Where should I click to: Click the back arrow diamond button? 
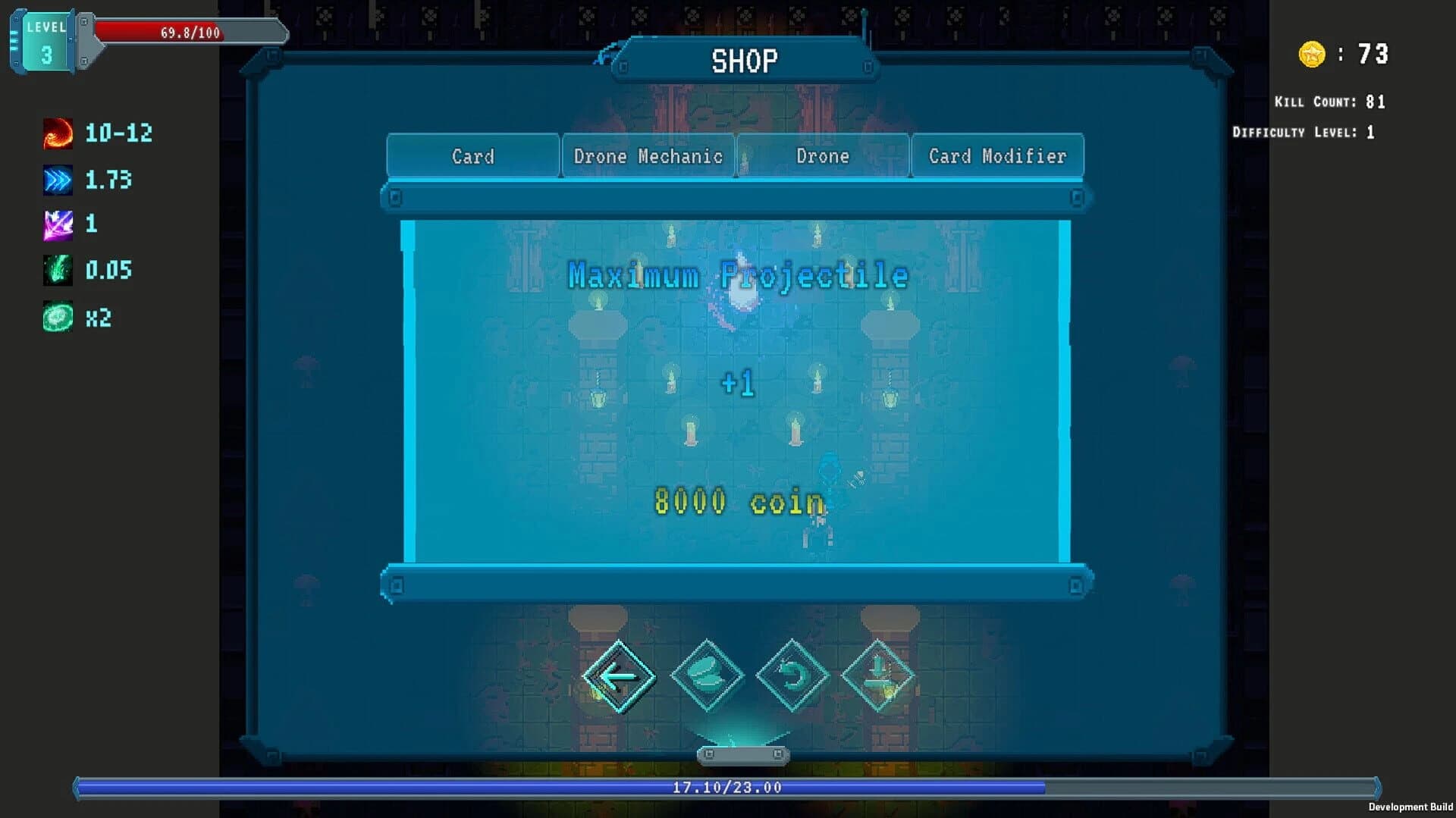pos(620,675)
